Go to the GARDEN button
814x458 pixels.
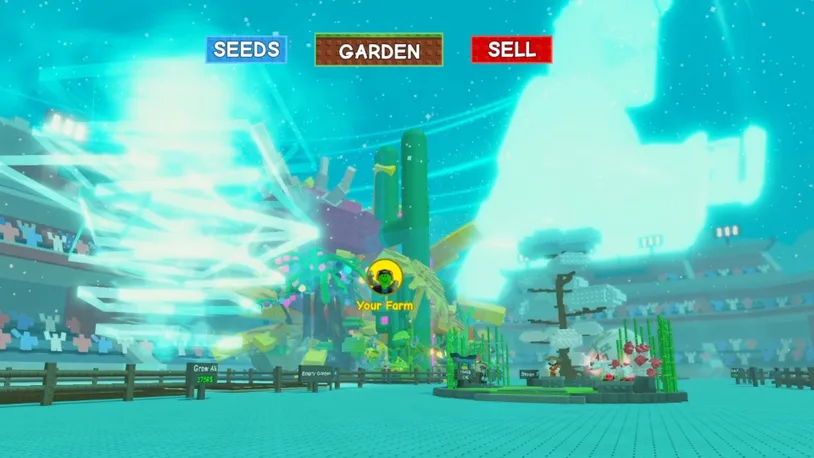[x=379, y=51]
